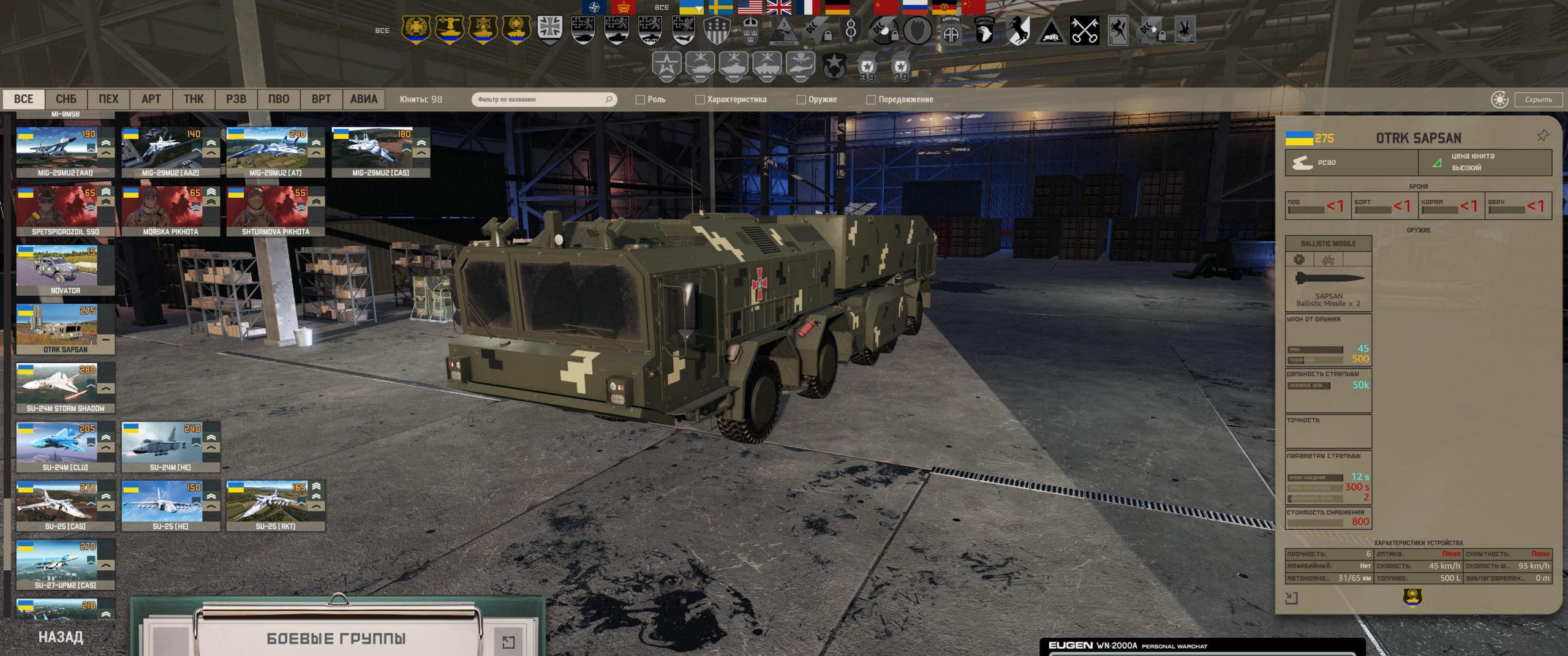Pick the SU-24M STORM SHADOW unit card
This screenshot has height=656, width=1568.
pos(65,388)
